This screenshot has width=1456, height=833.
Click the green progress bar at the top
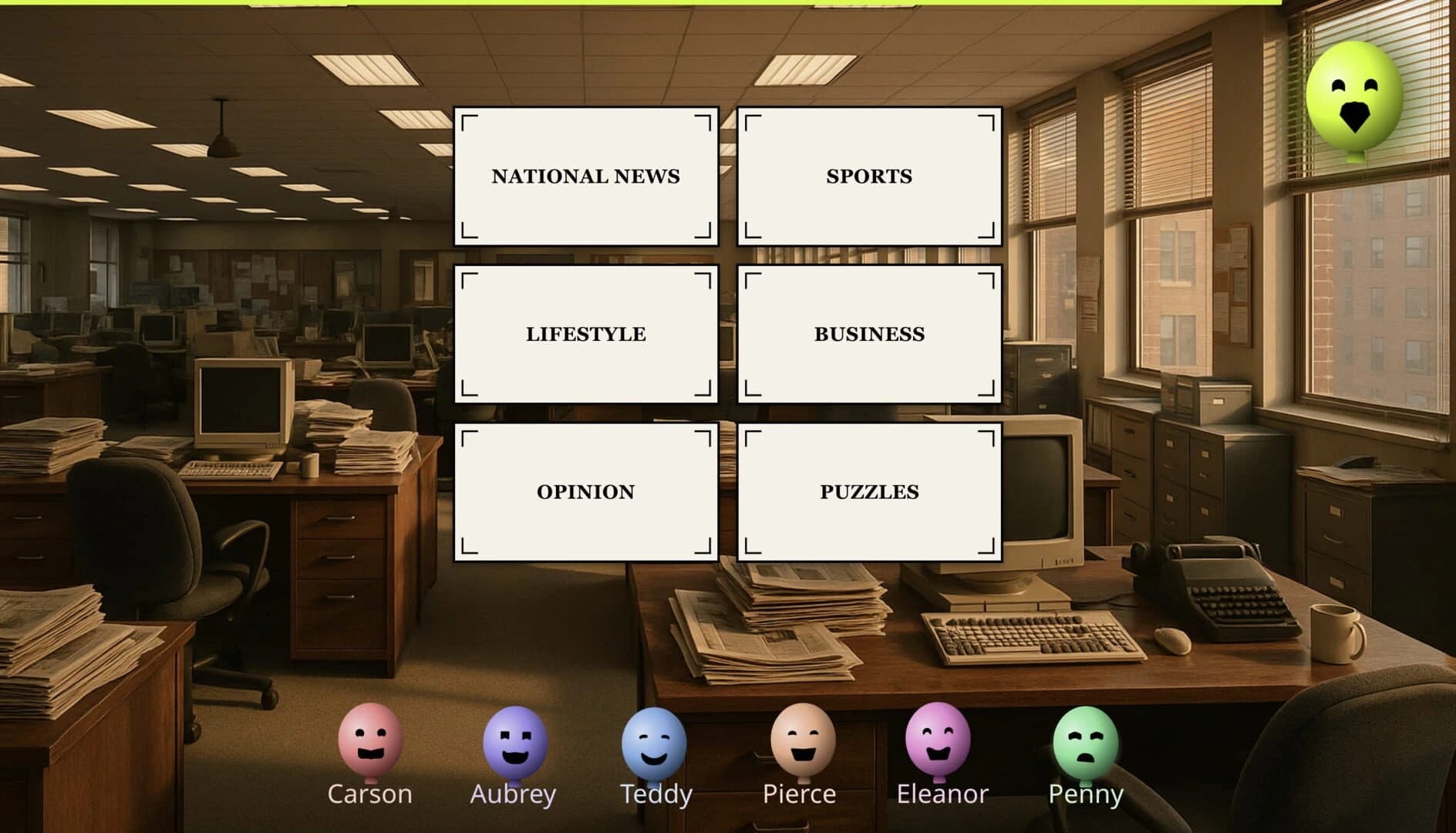pyautogui.click(x=728, y=4)
